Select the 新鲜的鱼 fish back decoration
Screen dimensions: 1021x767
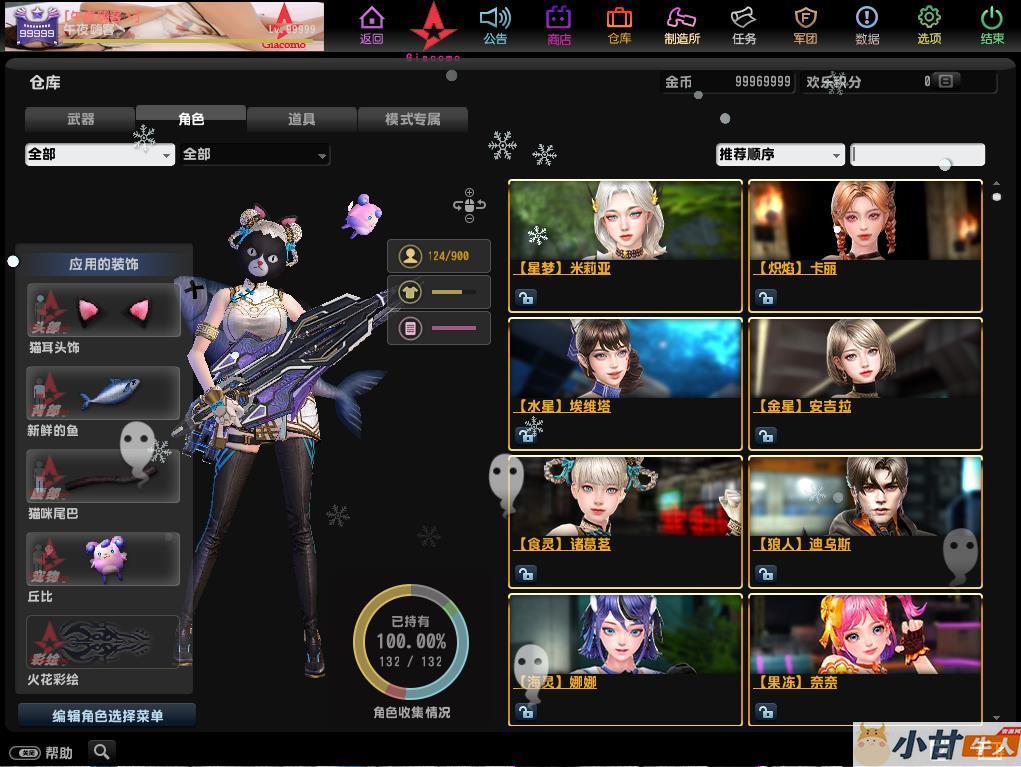tap(104, 393)
